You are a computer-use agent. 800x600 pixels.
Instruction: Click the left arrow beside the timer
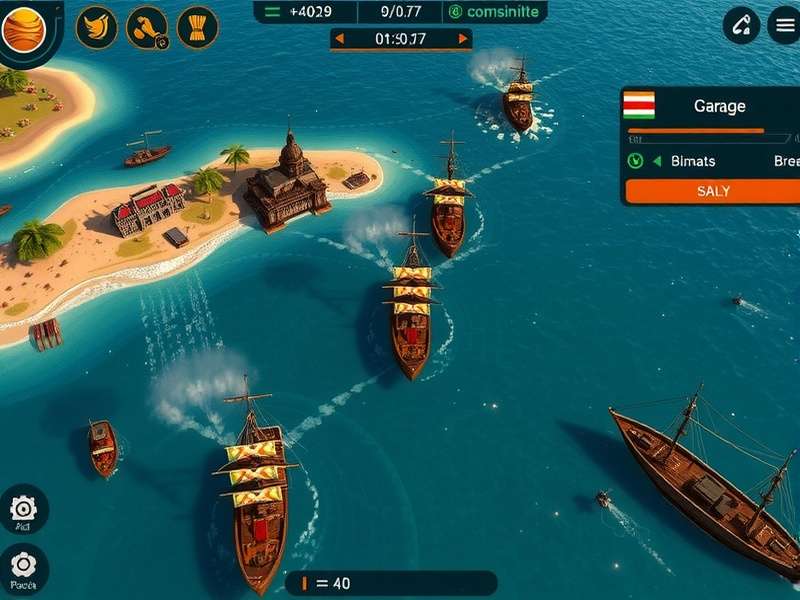click(x=339, y=39)
